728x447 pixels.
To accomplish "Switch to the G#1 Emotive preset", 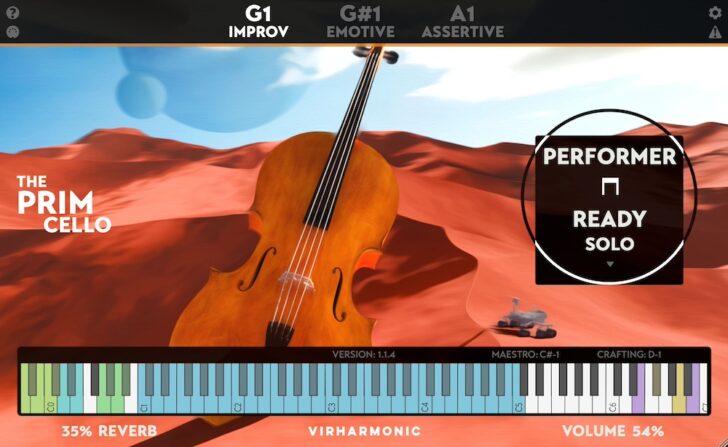I will 360,21.
